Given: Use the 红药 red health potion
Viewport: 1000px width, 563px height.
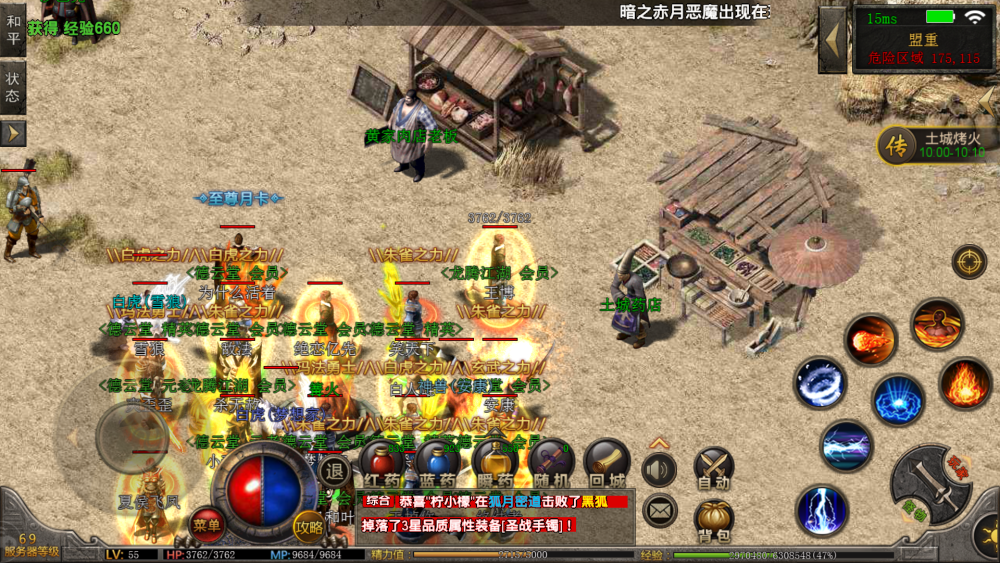Looking at the screenshot, I should (x=381, y=461).
